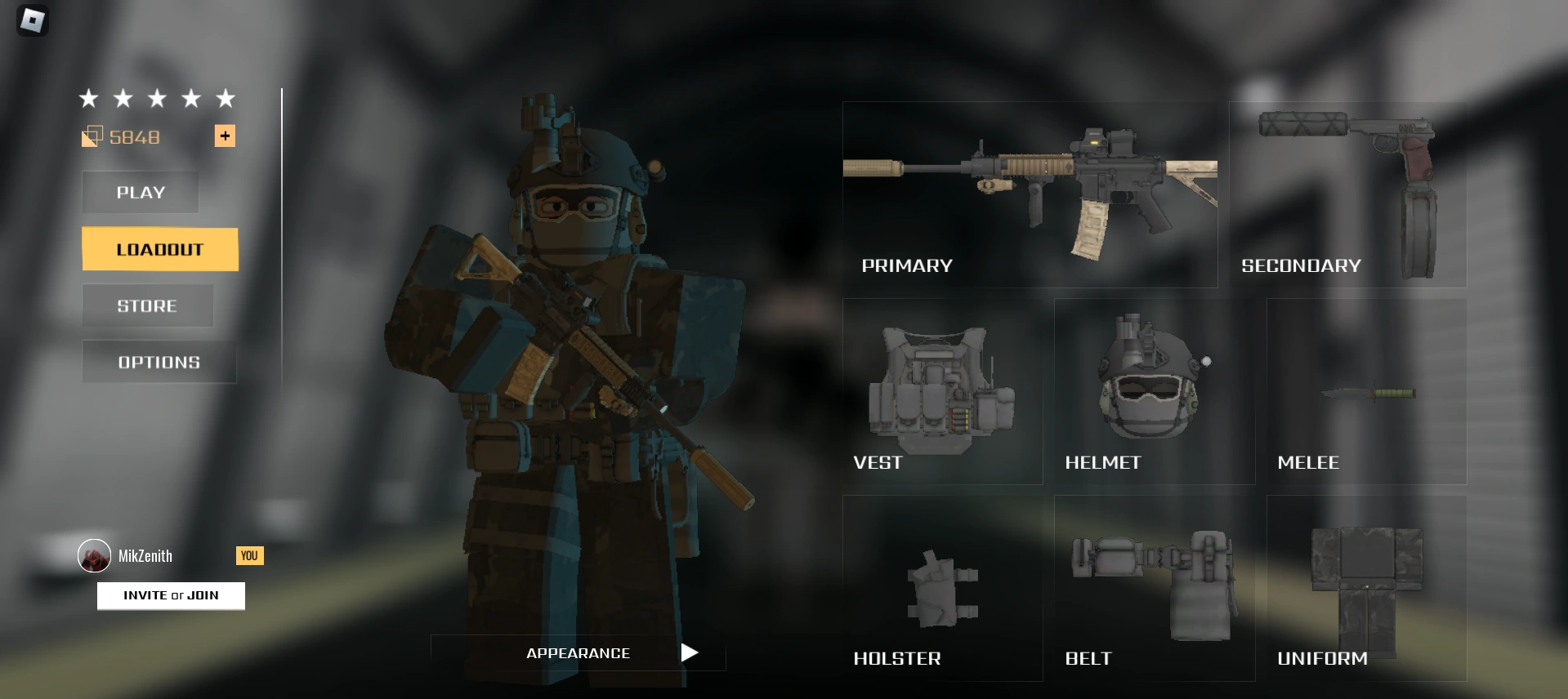This screenshot has width=1568, height=699.
Task: Click the currency amount 5848
Action: tap(135, 137)
